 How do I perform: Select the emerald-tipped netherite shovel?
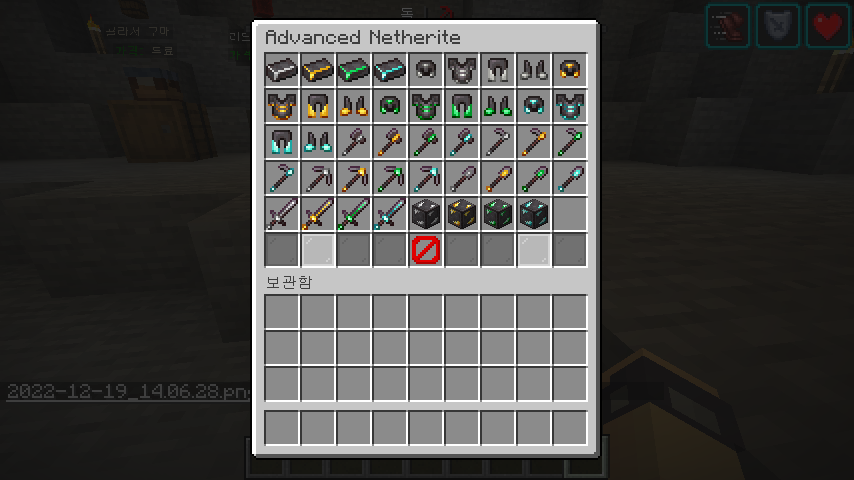(534, 178)
